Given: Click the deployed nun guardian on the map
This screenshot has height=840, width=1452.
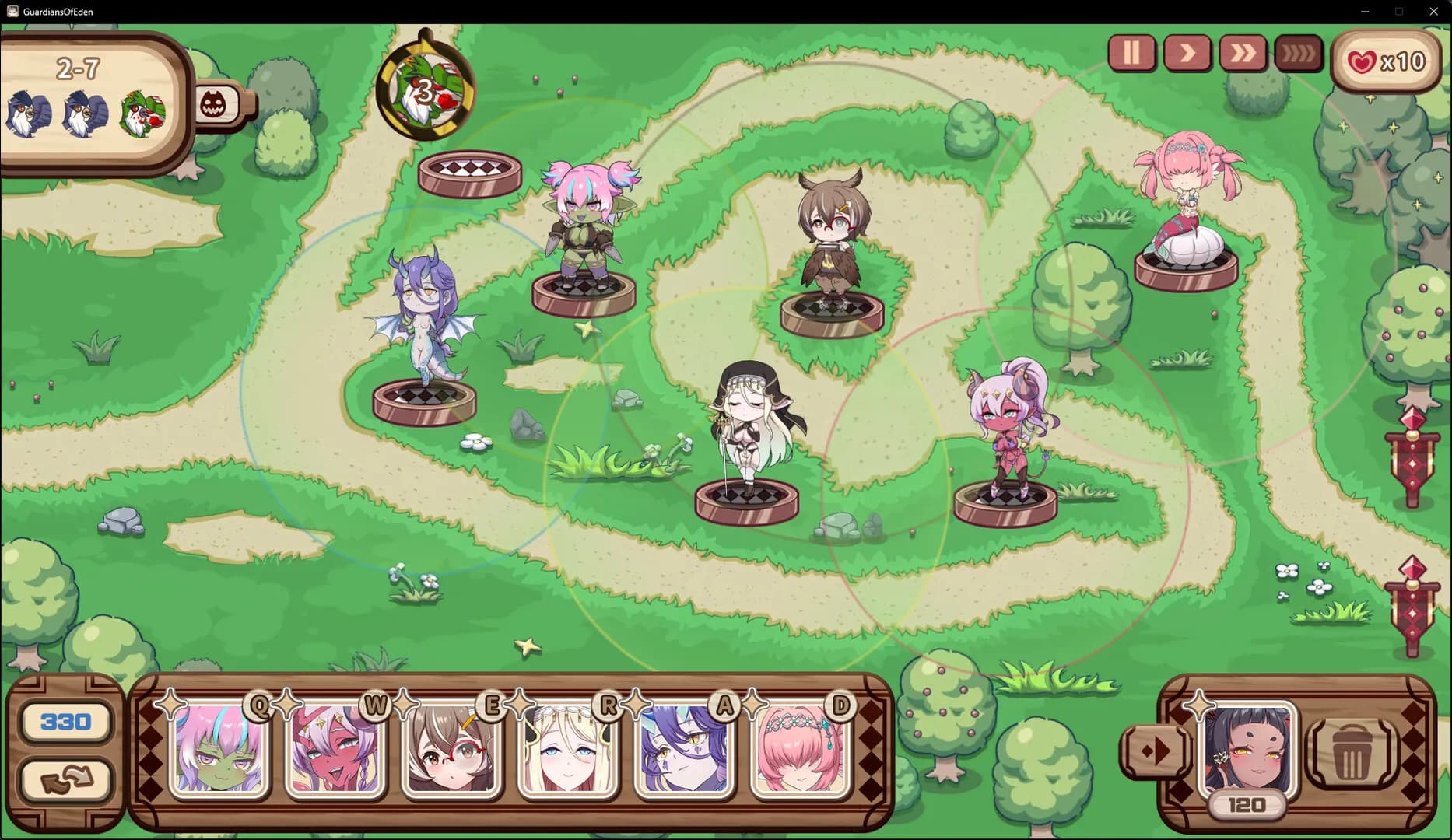Looking at the screenshot, I should [745, 436].
